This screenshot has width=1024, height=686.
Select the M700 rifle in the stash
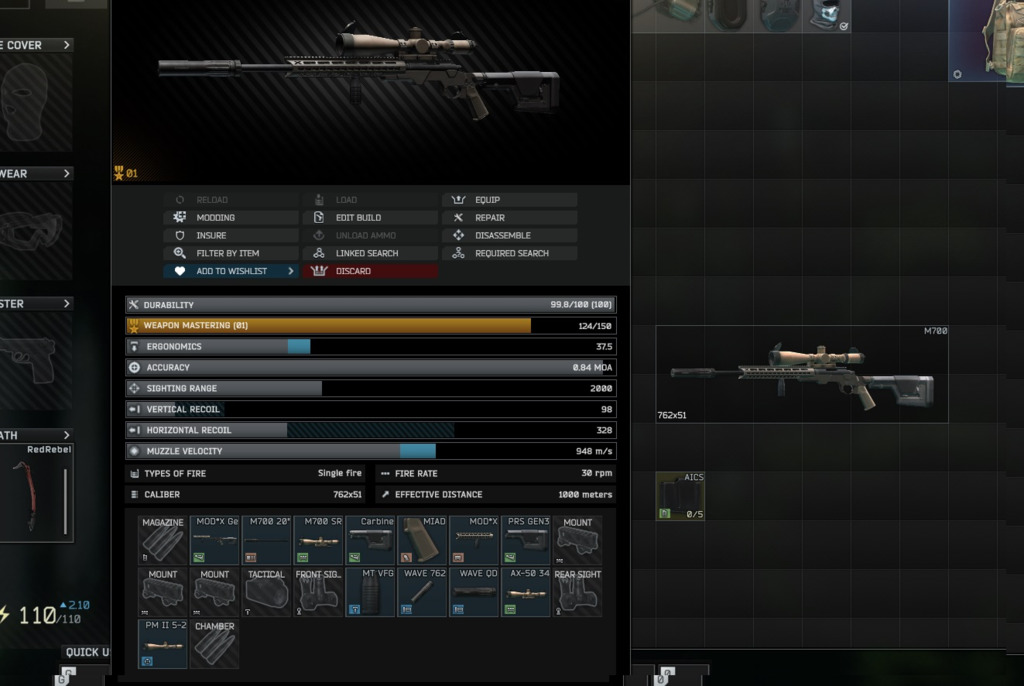(x=801, y=374)
